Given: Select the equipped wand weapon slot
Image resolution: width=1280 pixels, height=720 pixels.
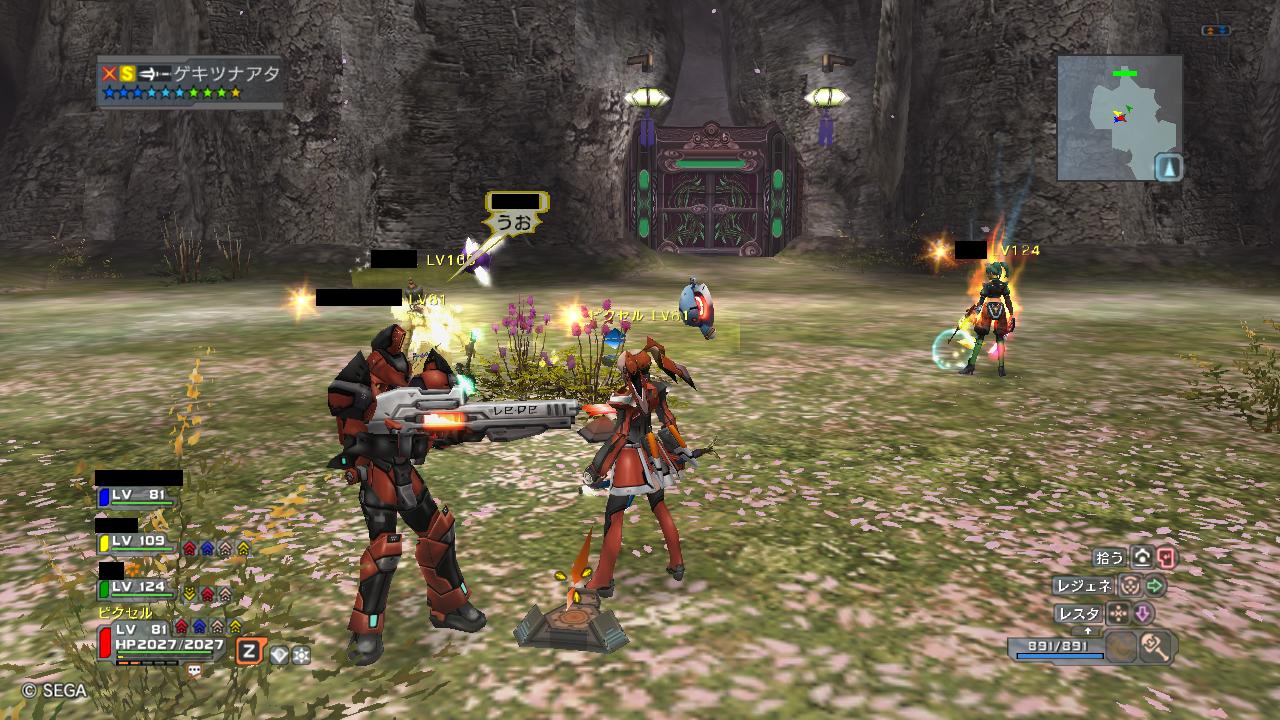Looking at the screenshot, I should [1157, 647].
